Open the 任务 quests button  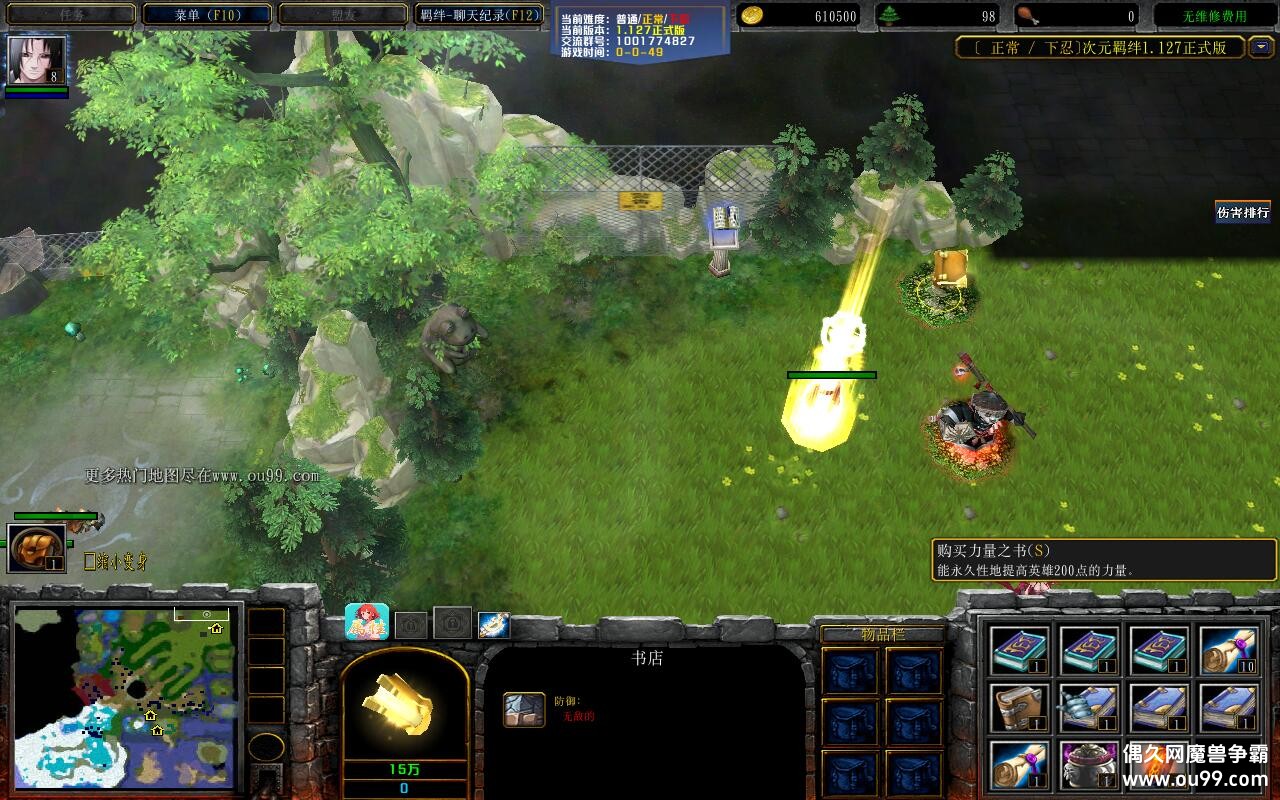(x=70, y=15)
